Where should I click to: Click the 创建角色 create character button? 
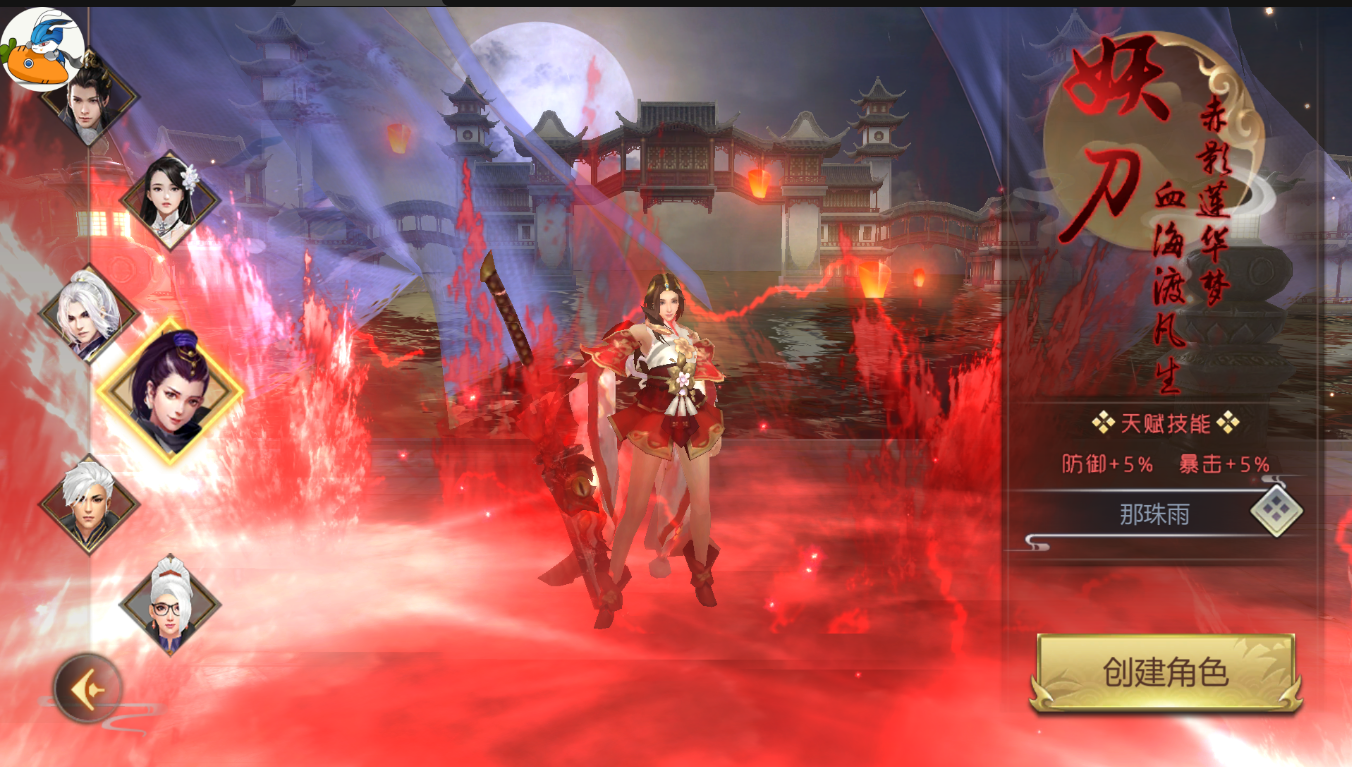[x=1165, y=672]
